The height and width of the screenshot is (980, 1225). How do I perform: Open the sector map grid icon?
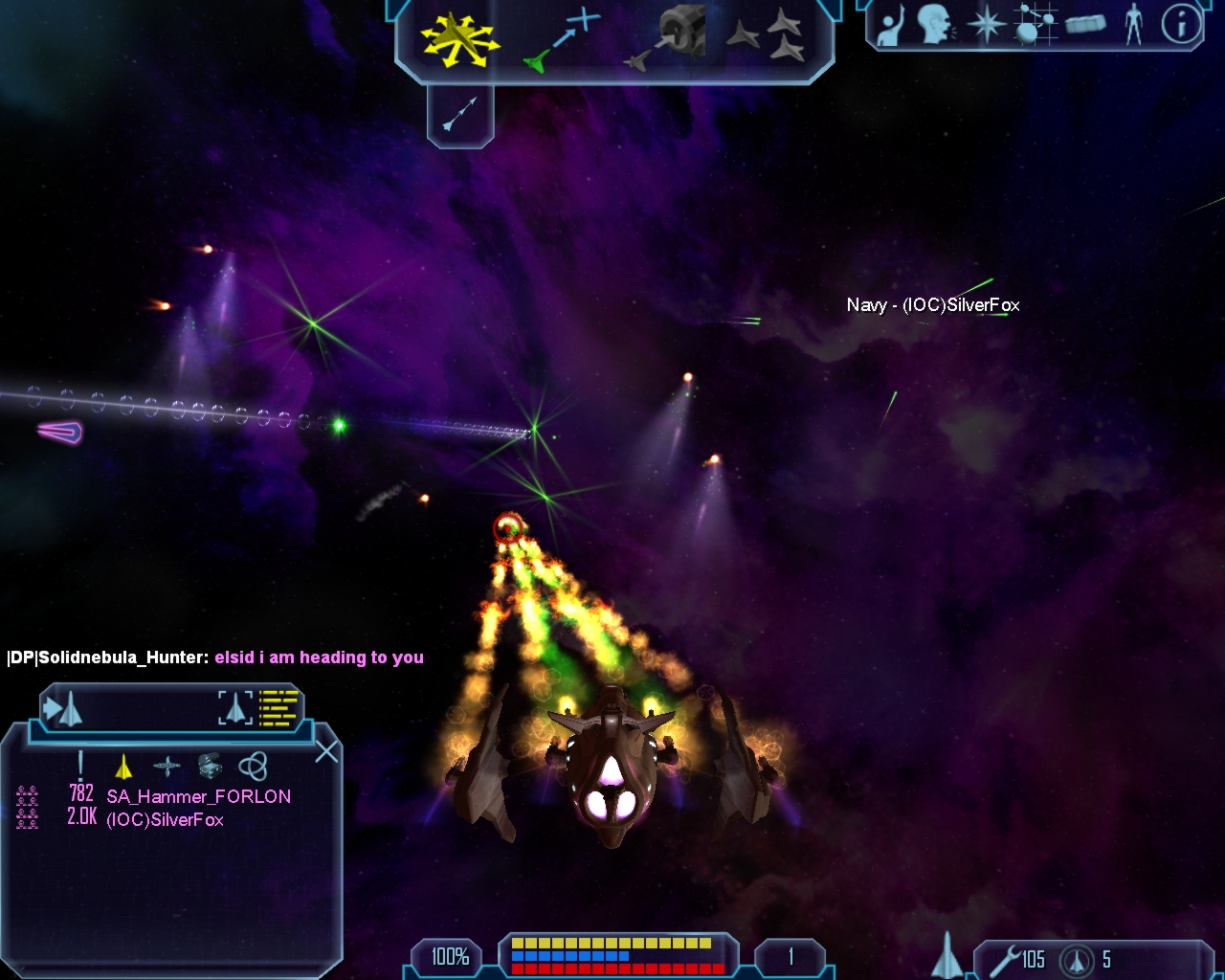pos(1035,25)
